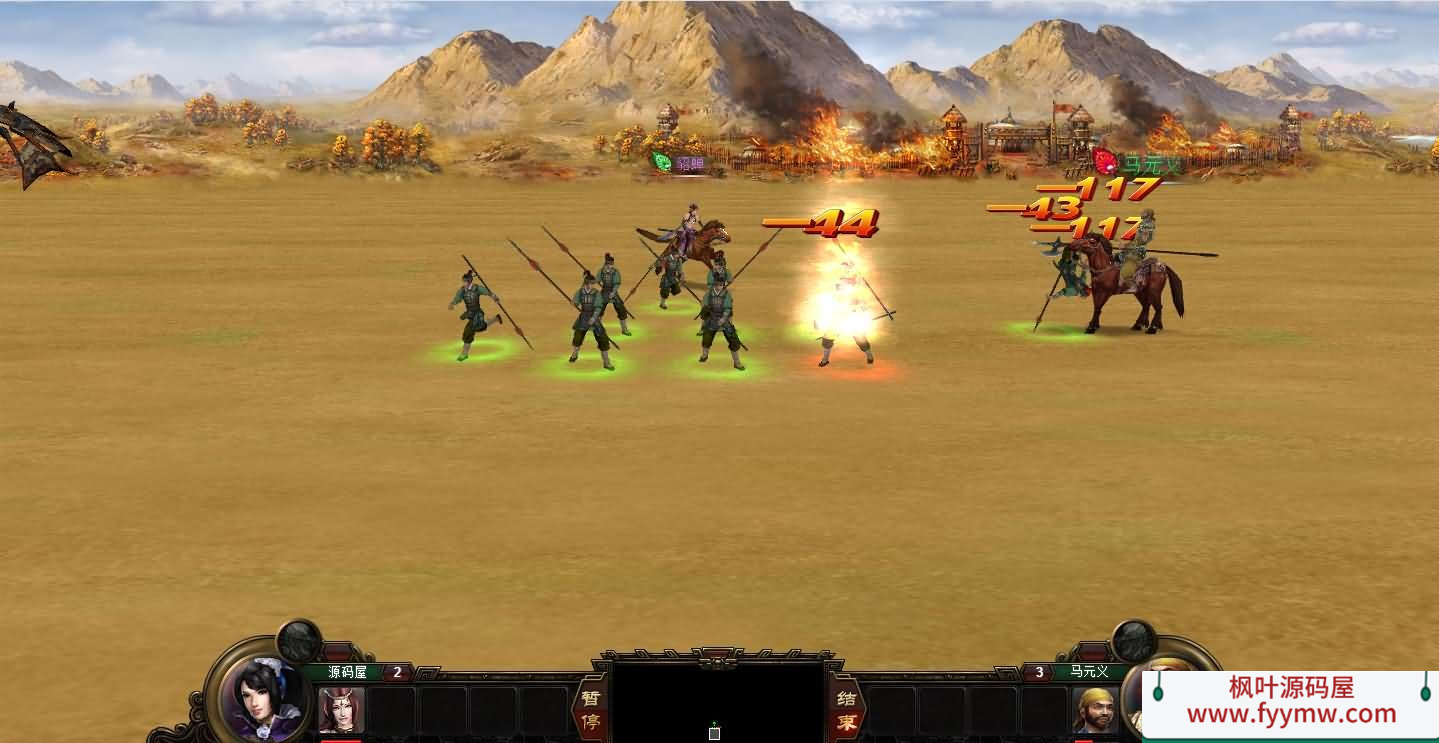Click the round orb above player portrait
The width and height of the screenshot is (1439, 743).
[x=298, y=640]
